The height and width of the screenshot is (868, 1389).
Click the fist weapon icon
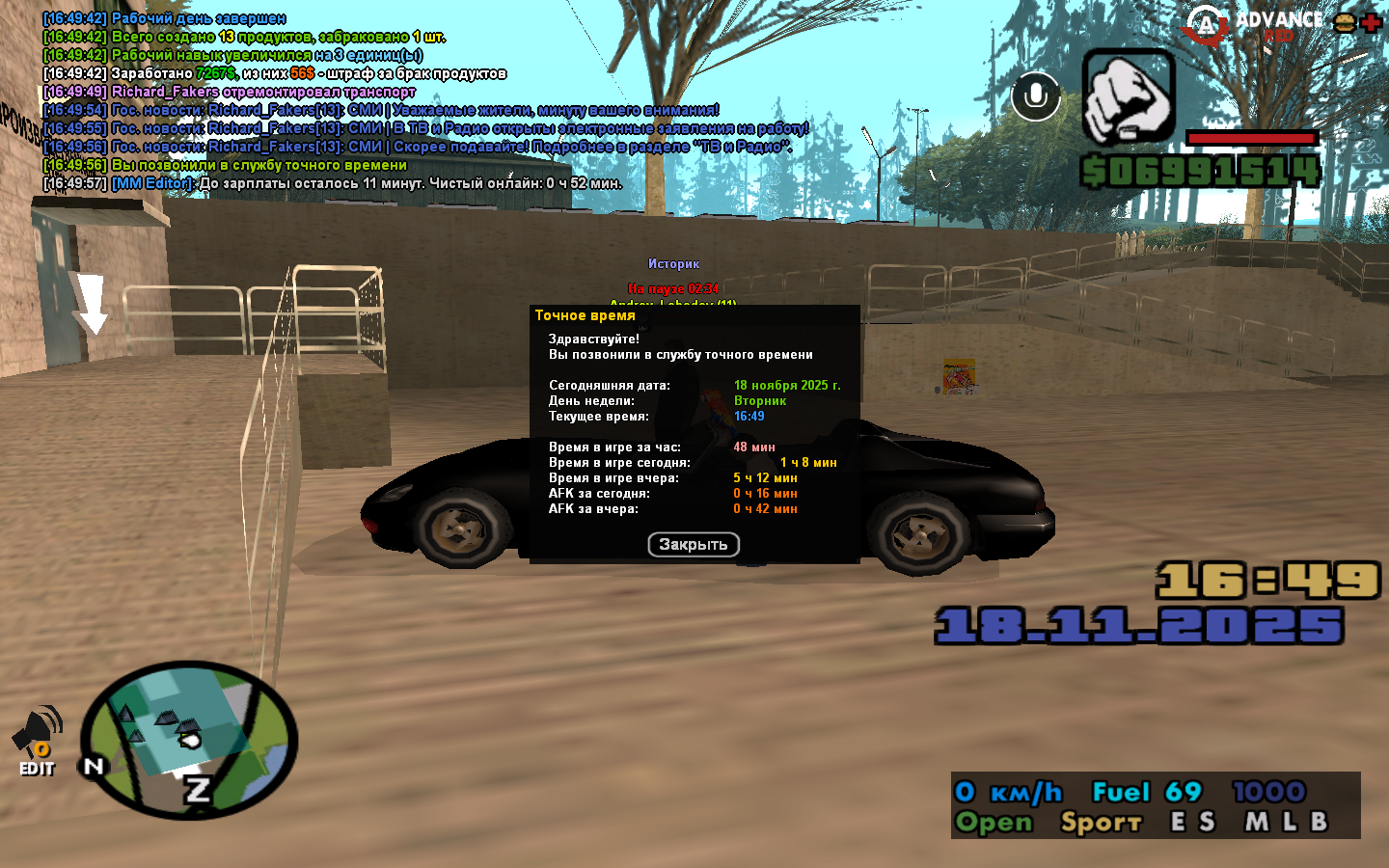[1128, 96]
